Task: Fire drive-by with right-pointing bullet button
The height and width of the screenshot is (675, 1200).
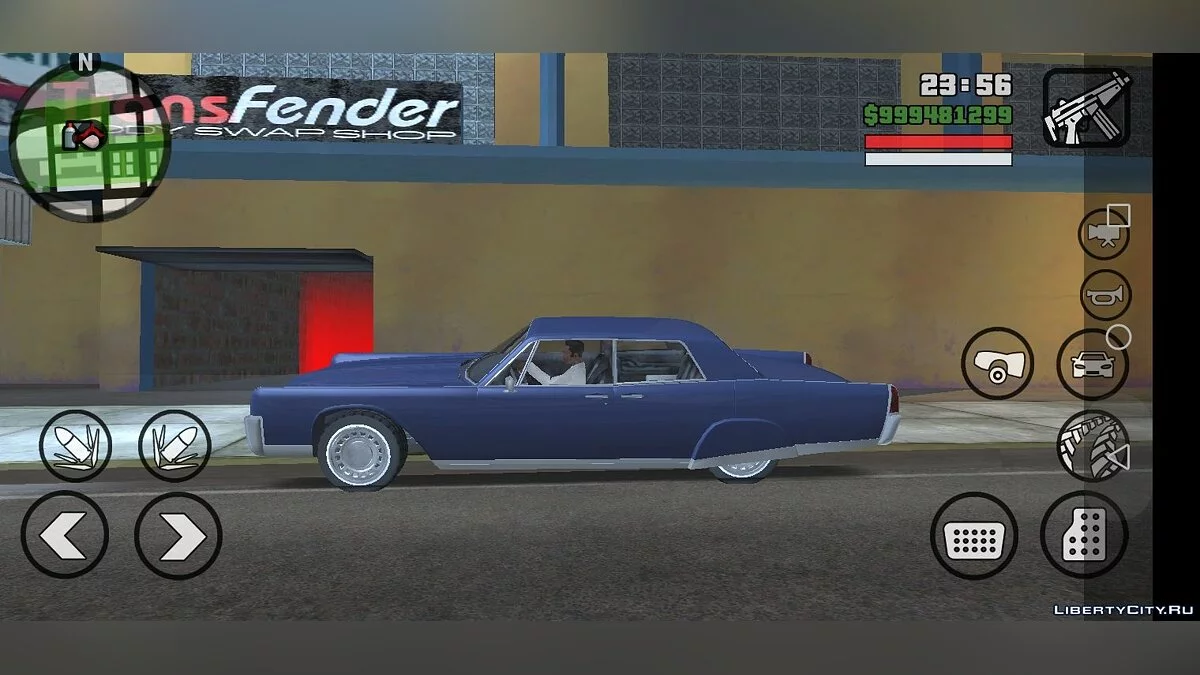Action: [175, 446]
